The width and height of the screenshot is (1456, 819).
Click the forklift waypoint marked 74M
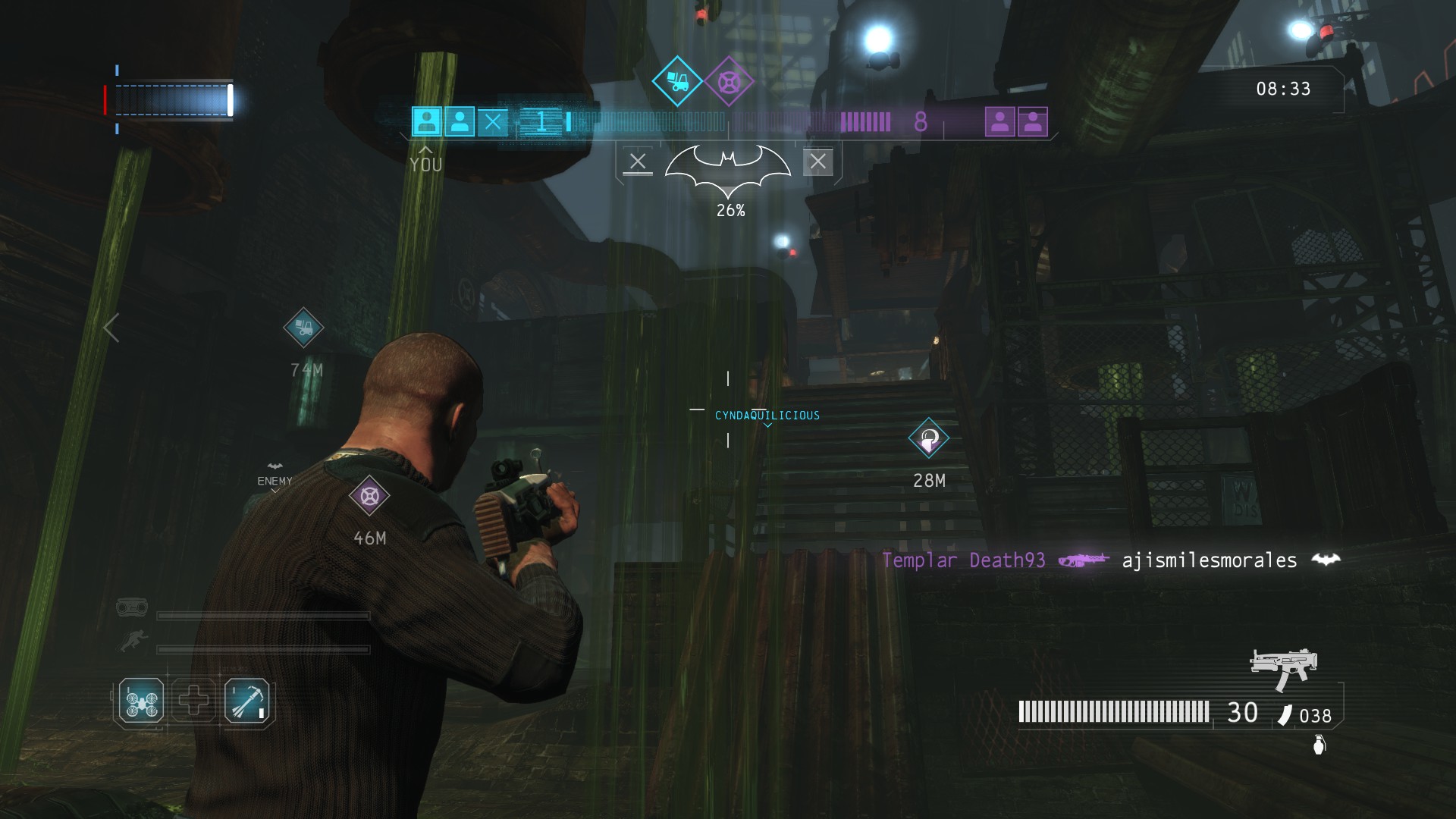coord(303,328)
